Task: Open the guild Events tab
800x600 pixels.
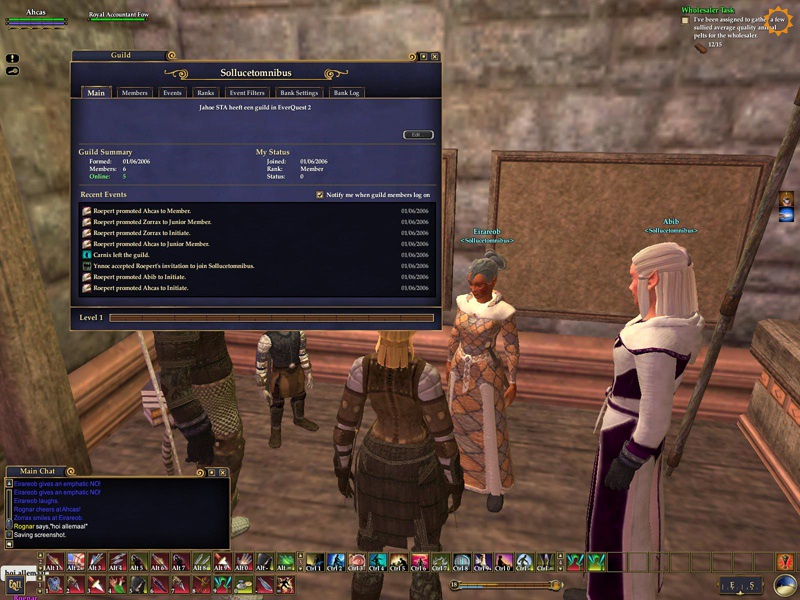Action: (172, 93)
